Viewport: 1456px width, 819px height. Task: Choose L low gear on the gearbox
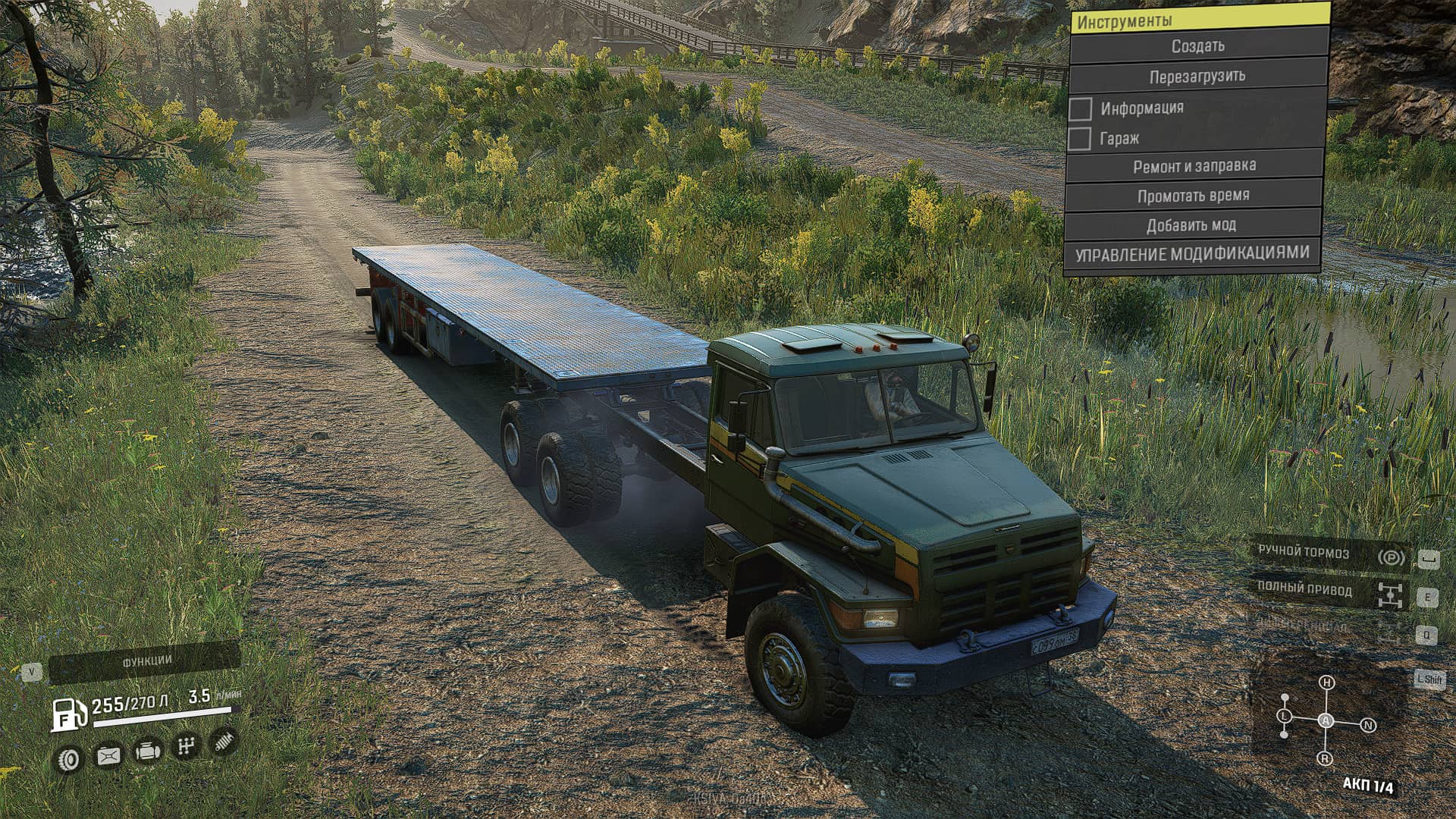1284,716
